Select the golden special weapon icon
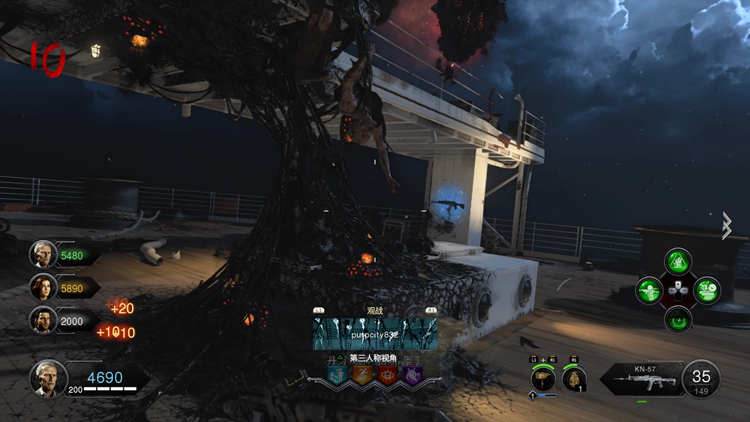Viewport: 750px width, 422px height. [544, 379]
